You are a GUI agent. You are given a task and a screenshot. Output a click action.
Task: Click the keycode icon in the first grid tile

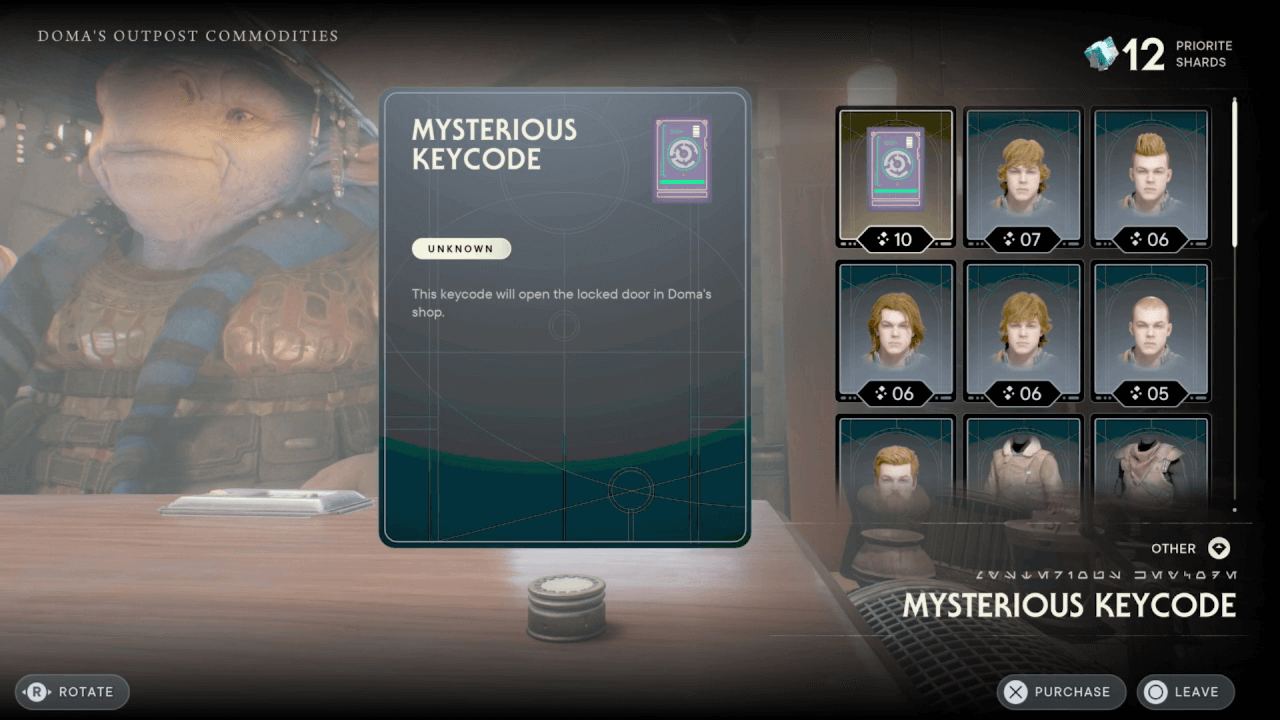pos(895,168)
